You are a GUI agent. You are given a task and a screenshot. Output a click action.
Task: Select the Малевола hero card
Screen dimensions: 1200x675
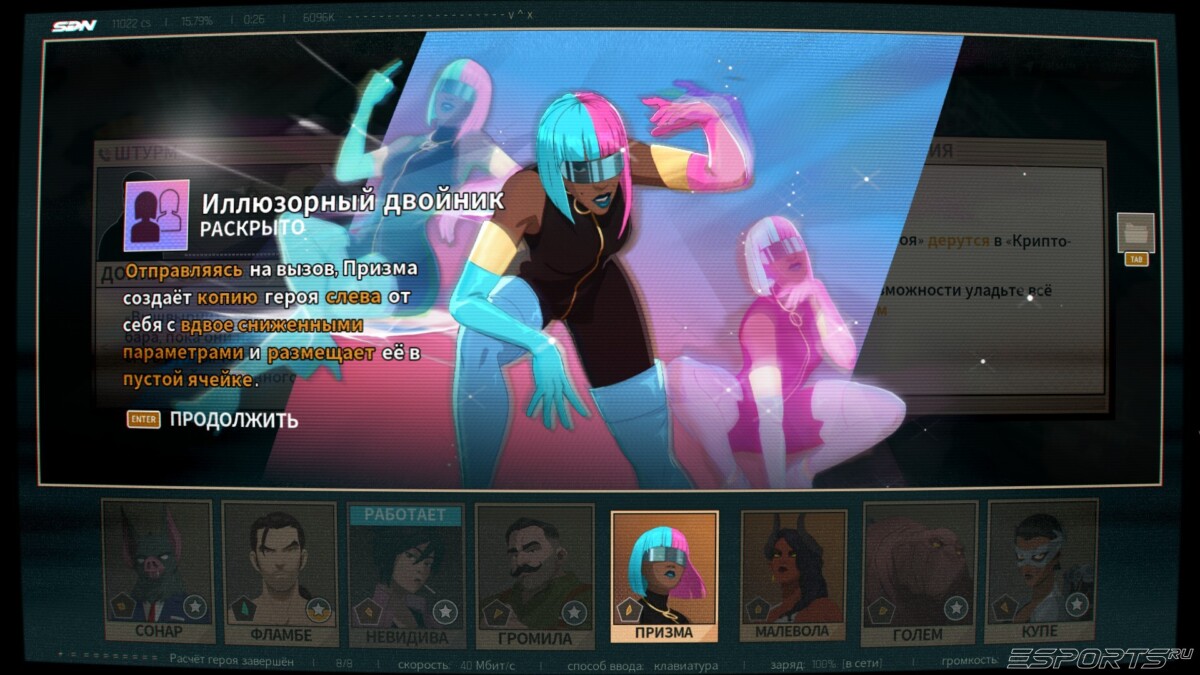[793, 575]
